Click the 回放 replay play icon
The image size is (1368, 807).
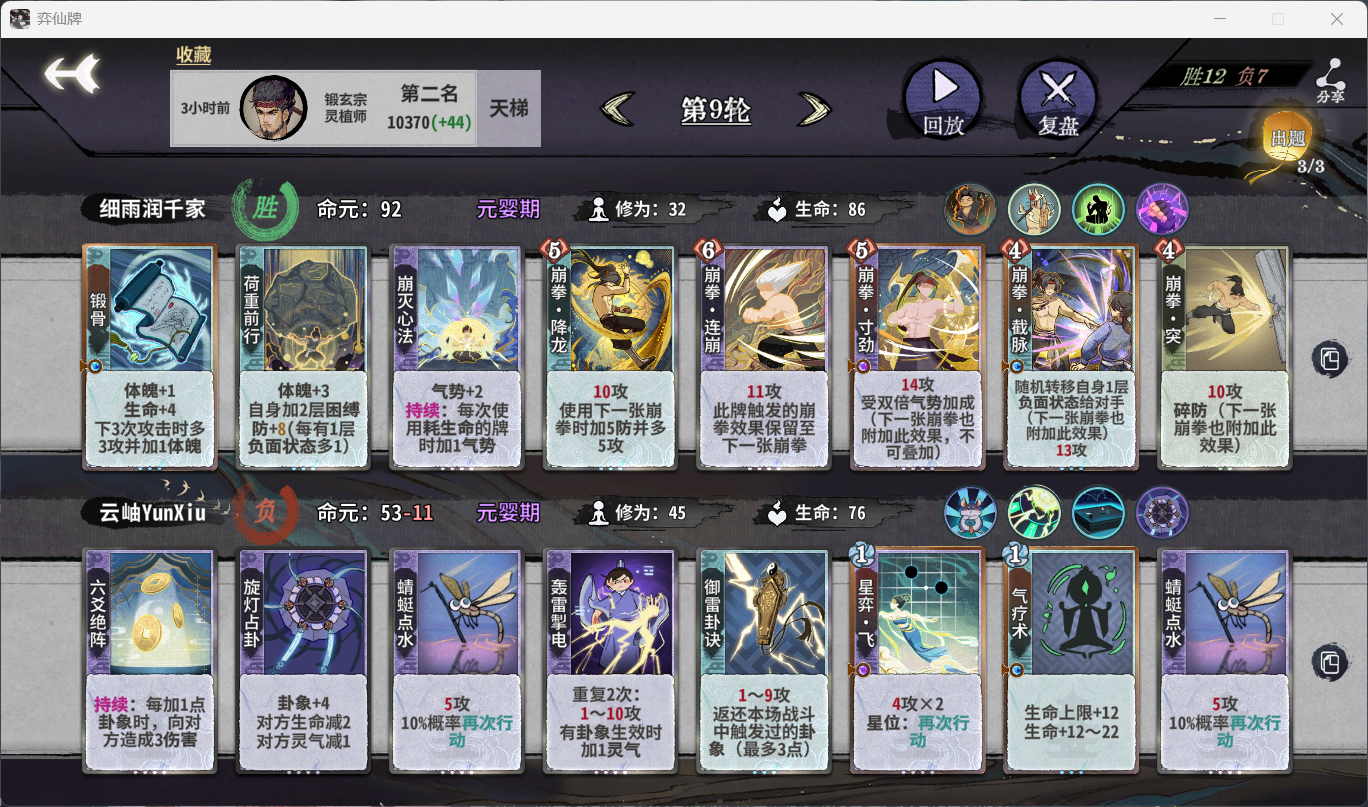(941, 97)
